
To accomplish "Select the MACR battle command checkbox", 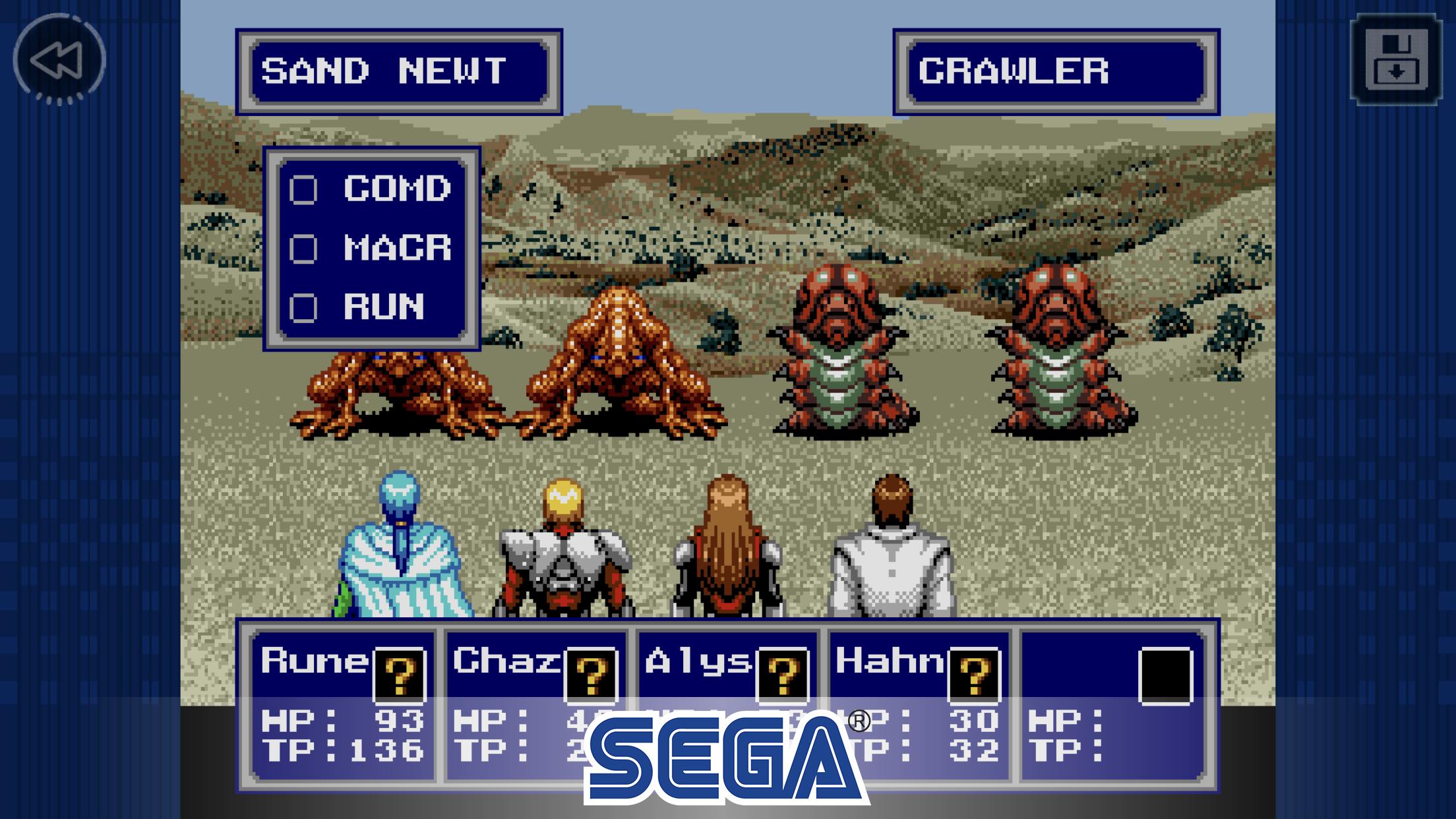I will (305, 249).
